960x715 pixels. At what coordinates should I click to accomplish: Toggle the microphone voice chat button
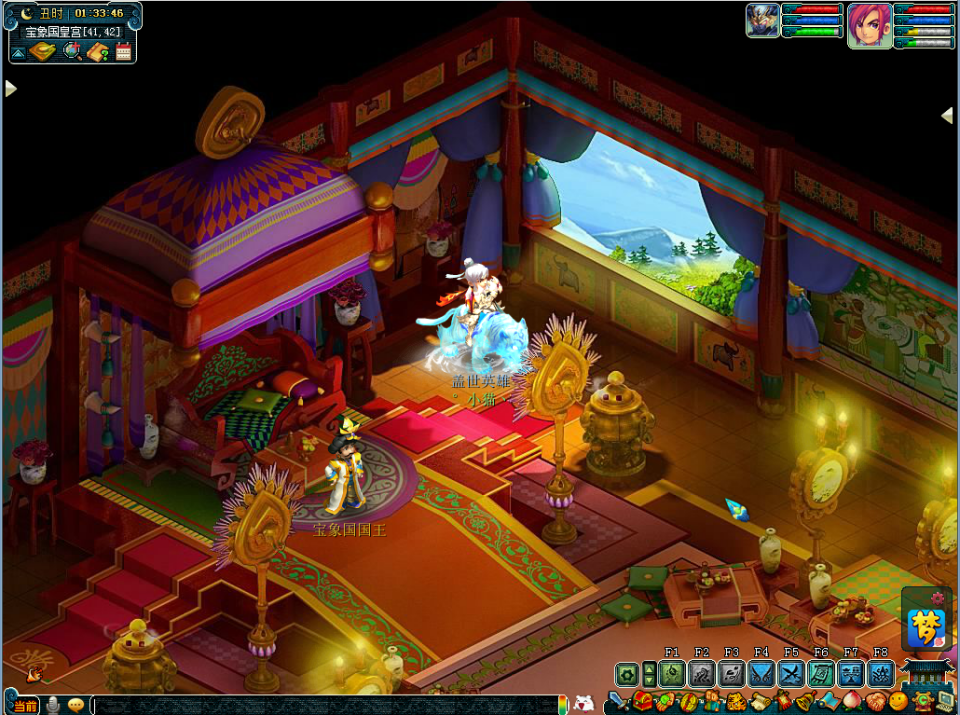pyautogui.click(x=53, y=705)
